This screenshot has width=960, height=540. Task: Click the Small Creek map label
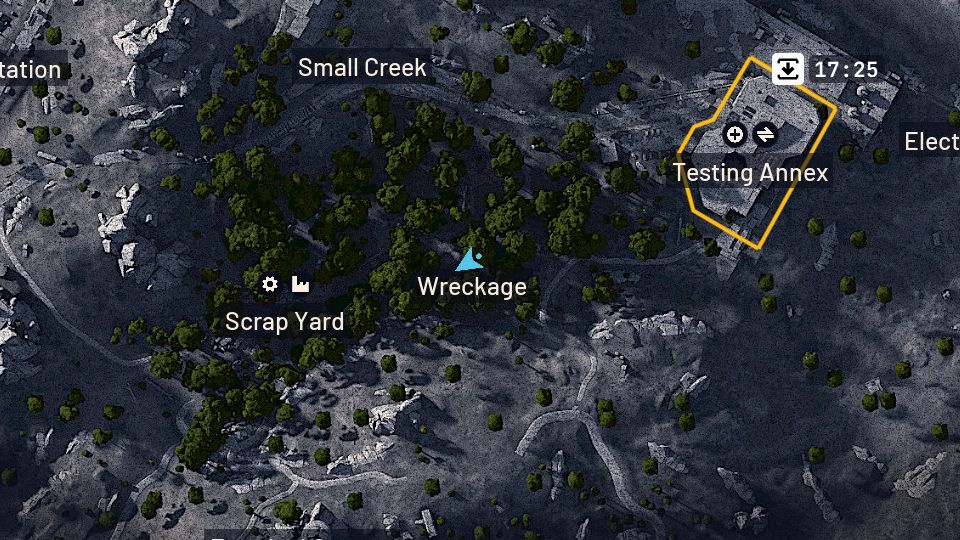362,68
